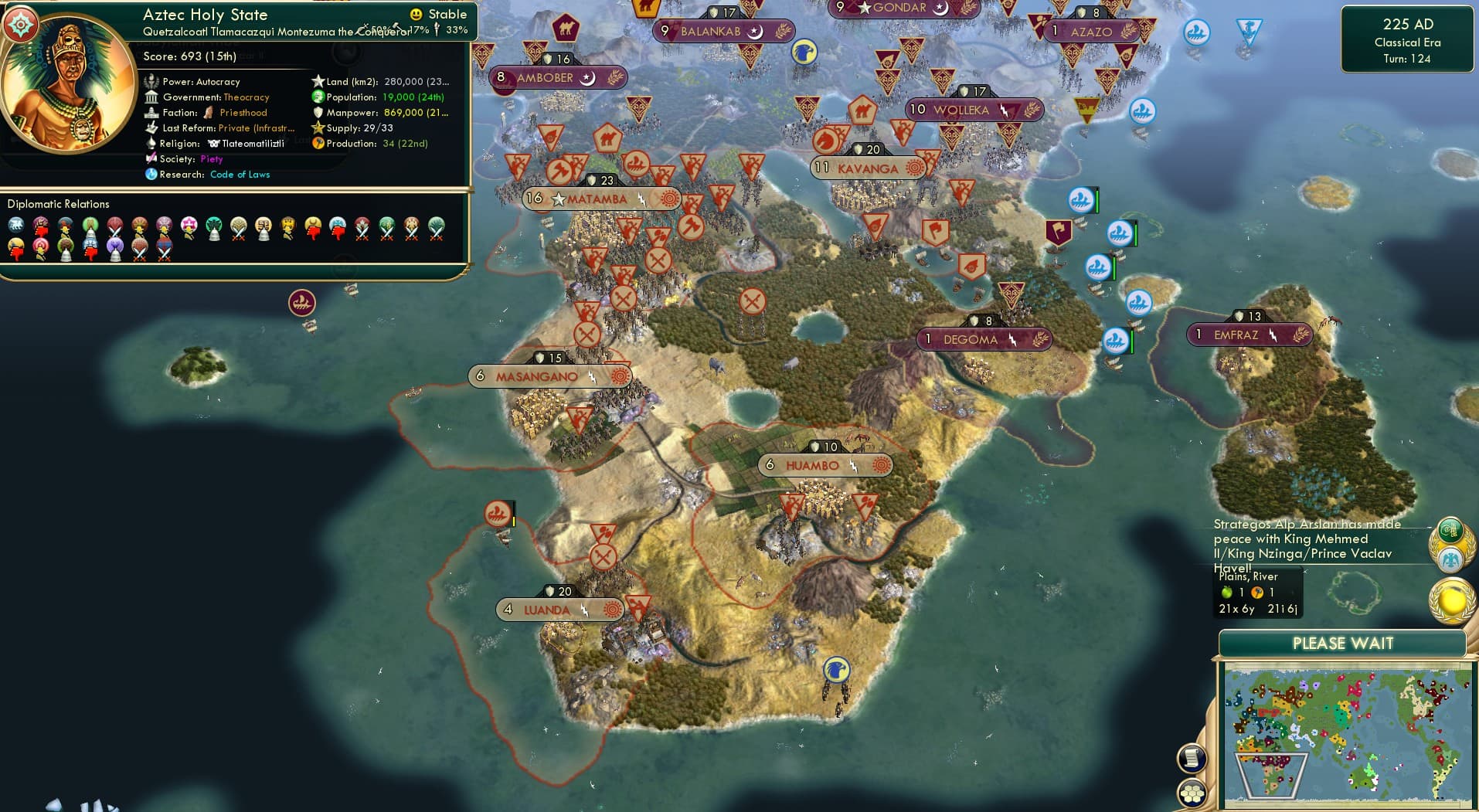Click the Supply star icon
1479x812 pixels.
click(317, 127)
